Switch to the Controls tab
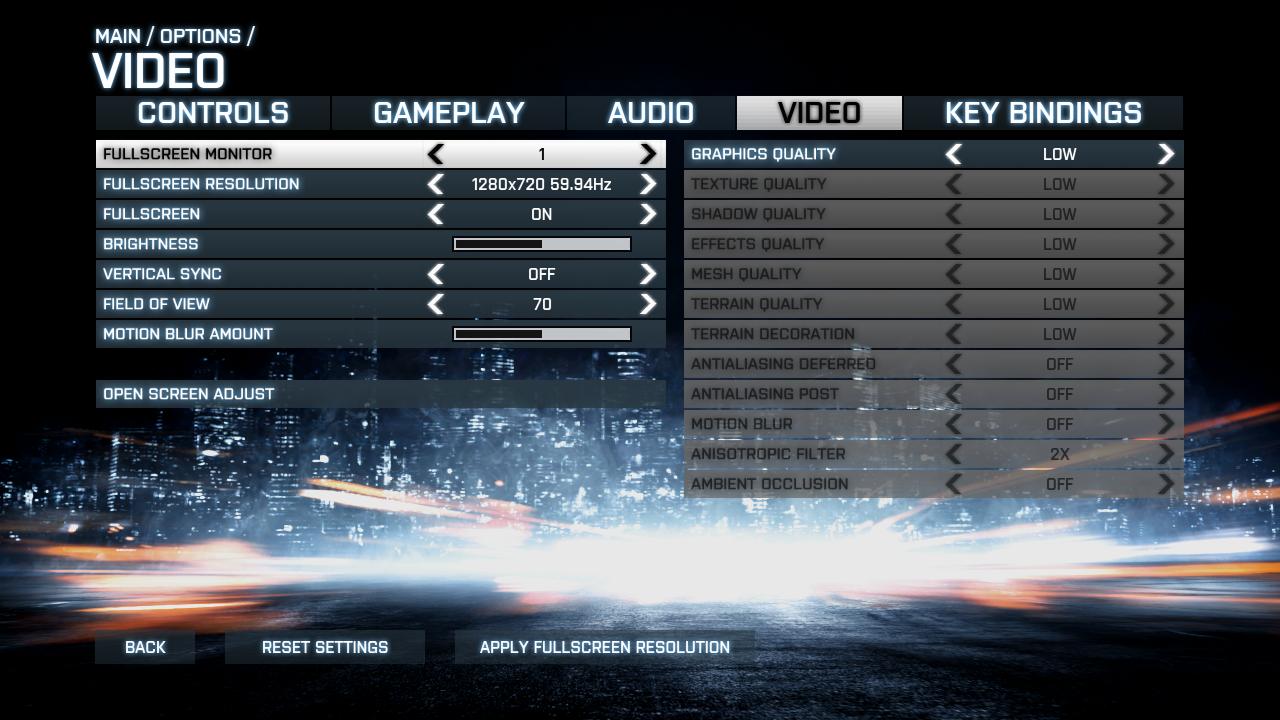Viewport: 1280px width, 720px height. point(213,113)
